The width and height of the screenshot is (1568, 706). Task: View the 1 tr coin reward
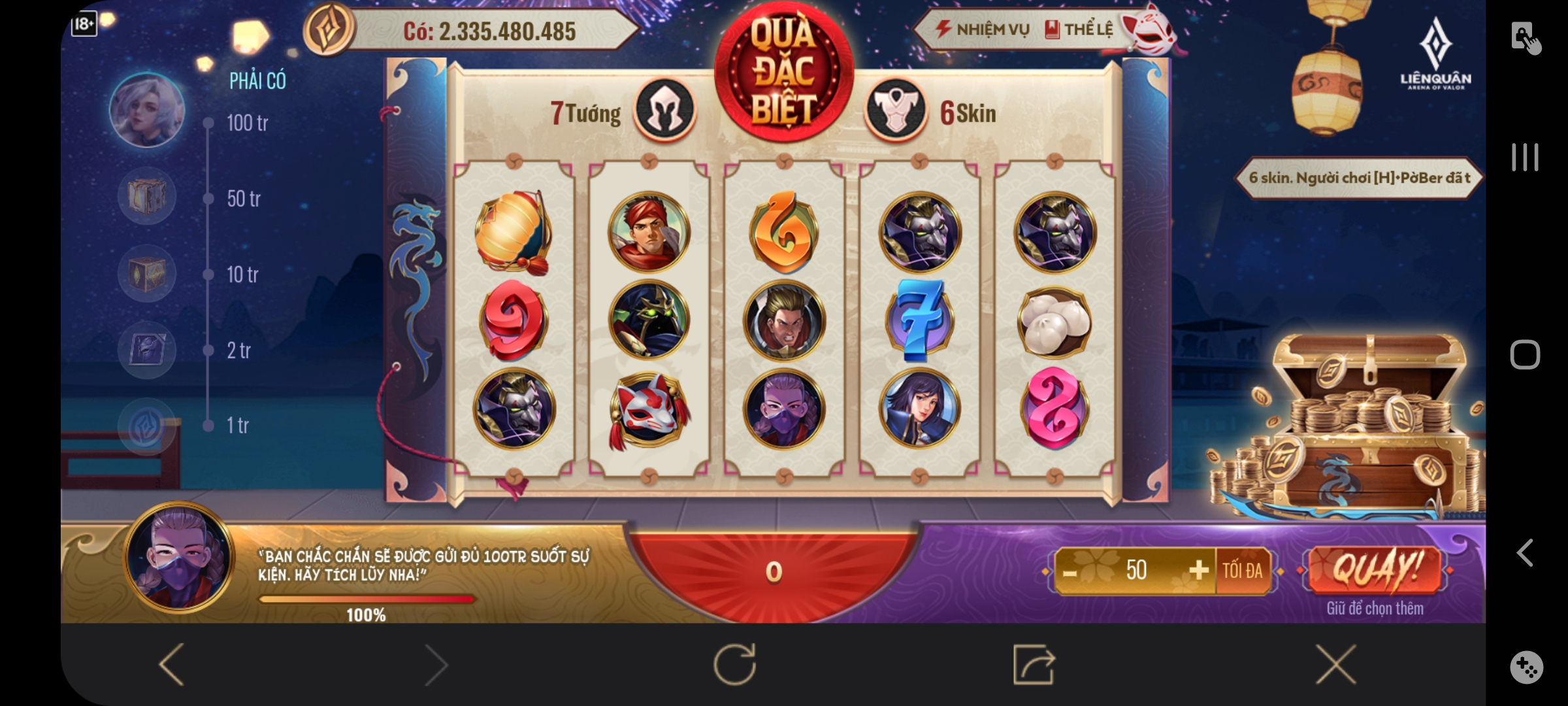(147, 426)
